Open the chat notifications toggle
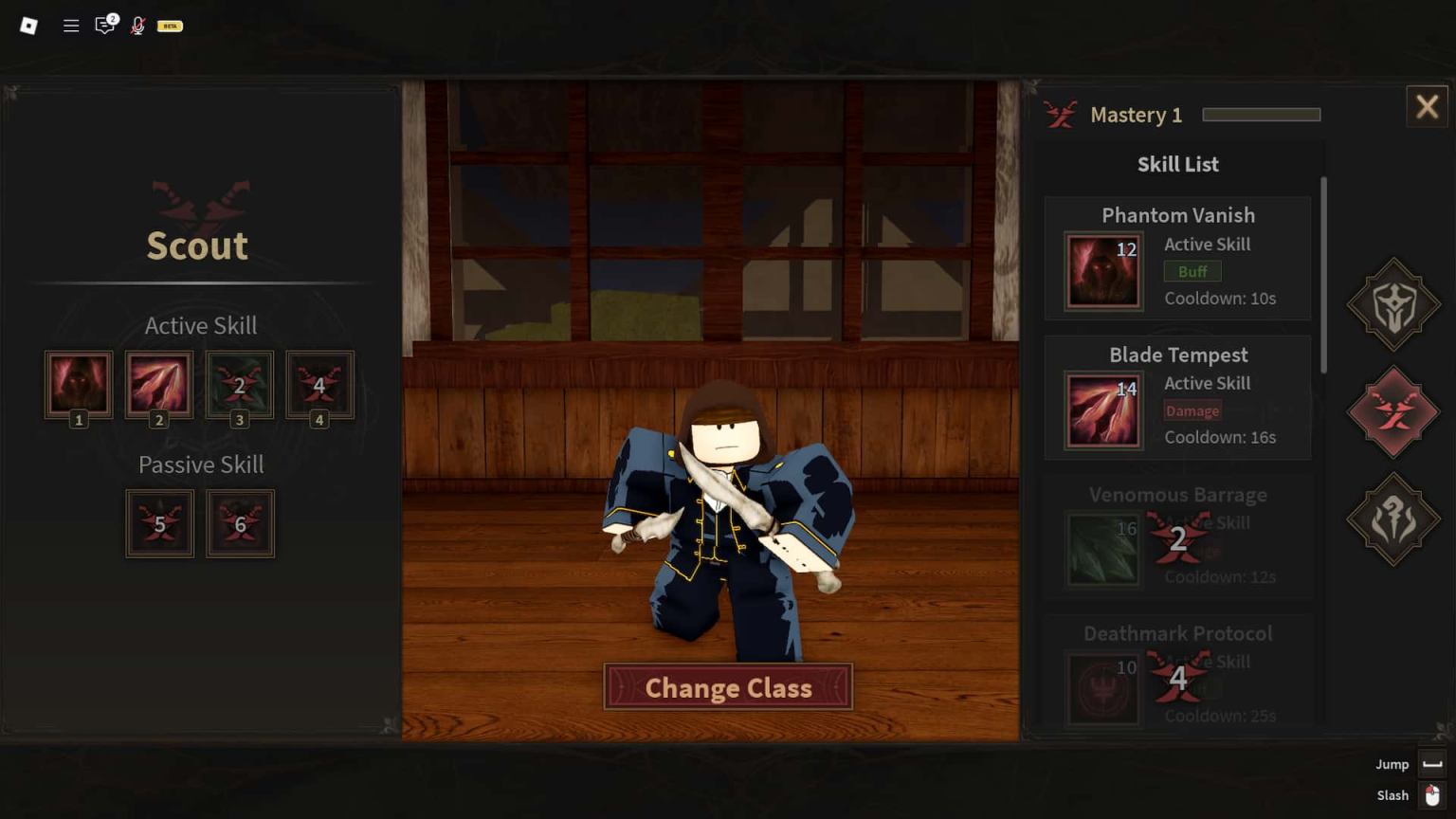This screenshot has height=819, width=1456. (x=105, y=26)
